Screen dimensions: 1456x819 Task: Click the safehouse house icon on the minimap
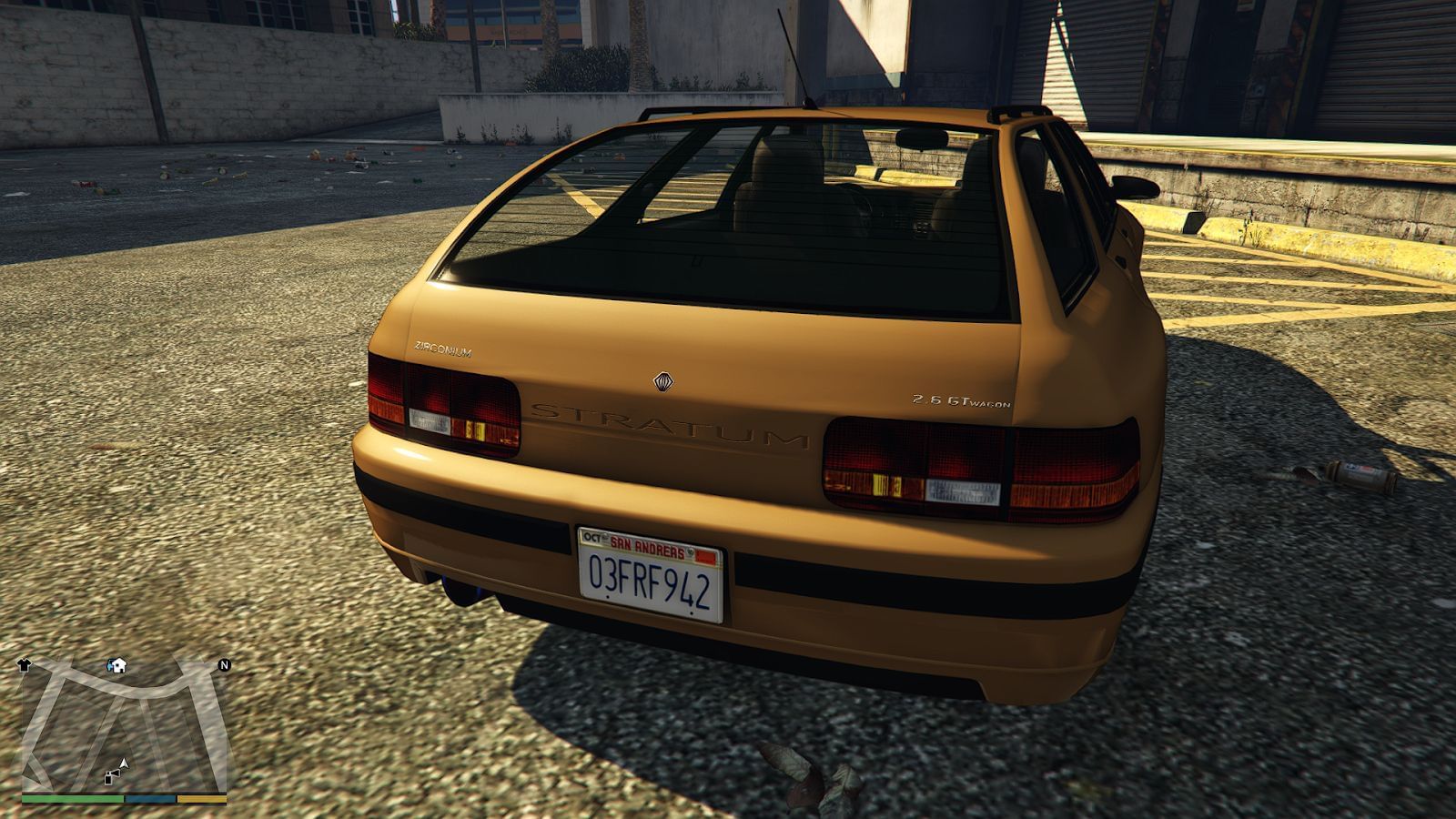[x=118, y=665]
